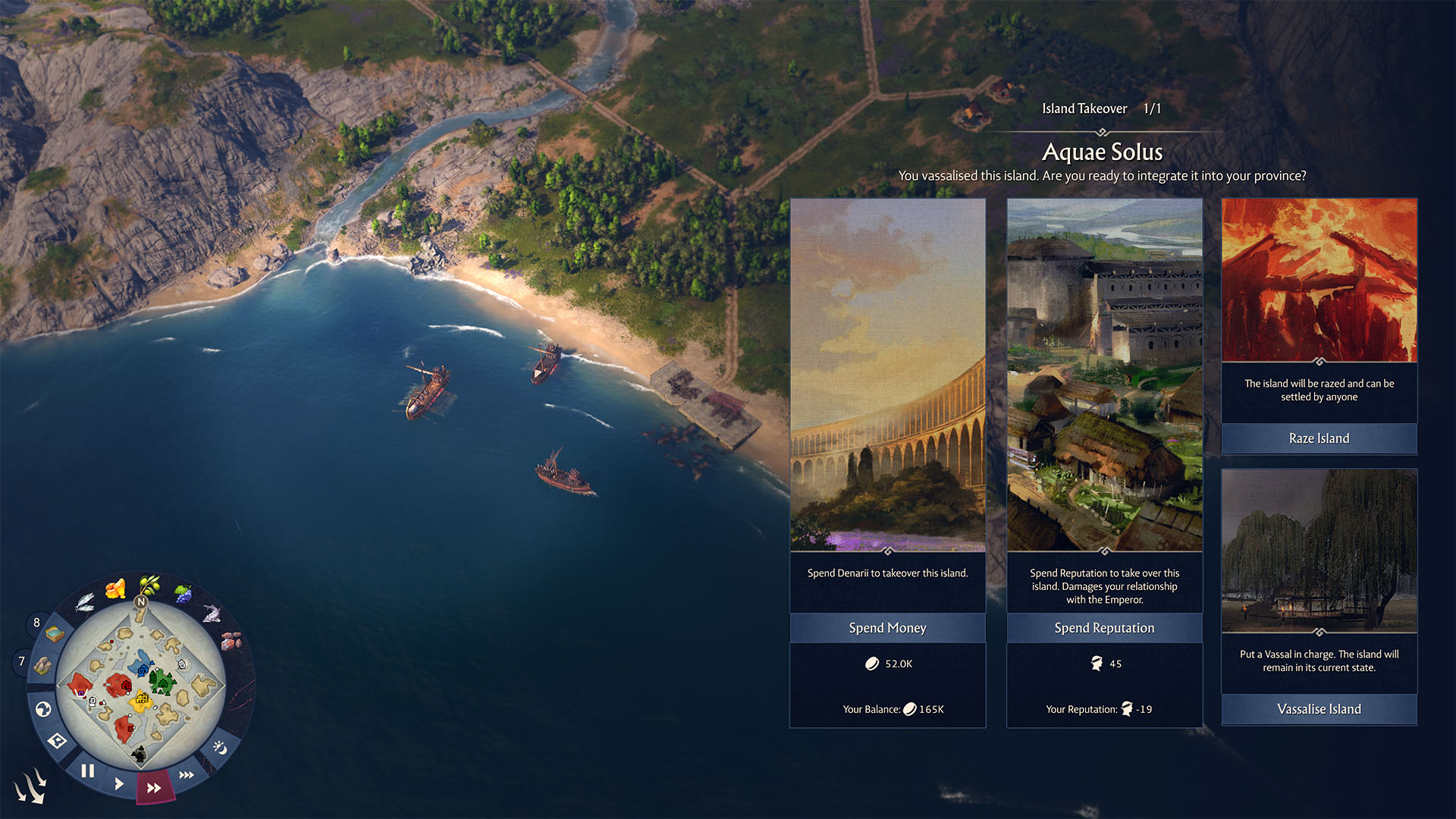
Task: Toggle the day and night cycle
Action: pyautogui.click(x=220, y=748)
